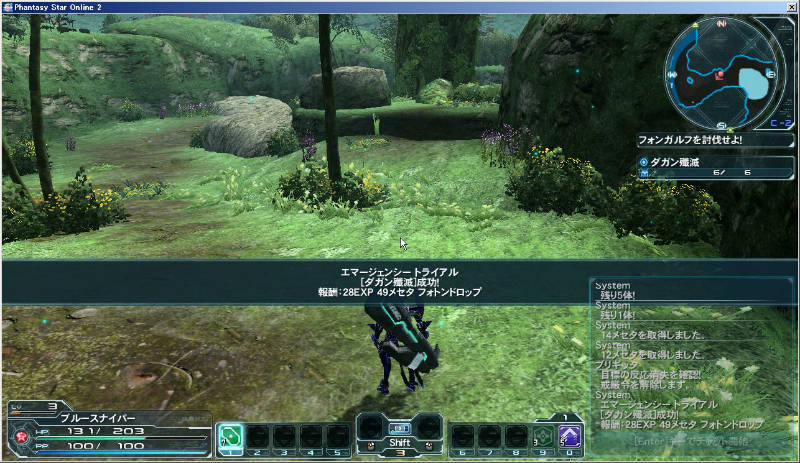Select the green icon in hotbar slot 9

coord(542,436)
